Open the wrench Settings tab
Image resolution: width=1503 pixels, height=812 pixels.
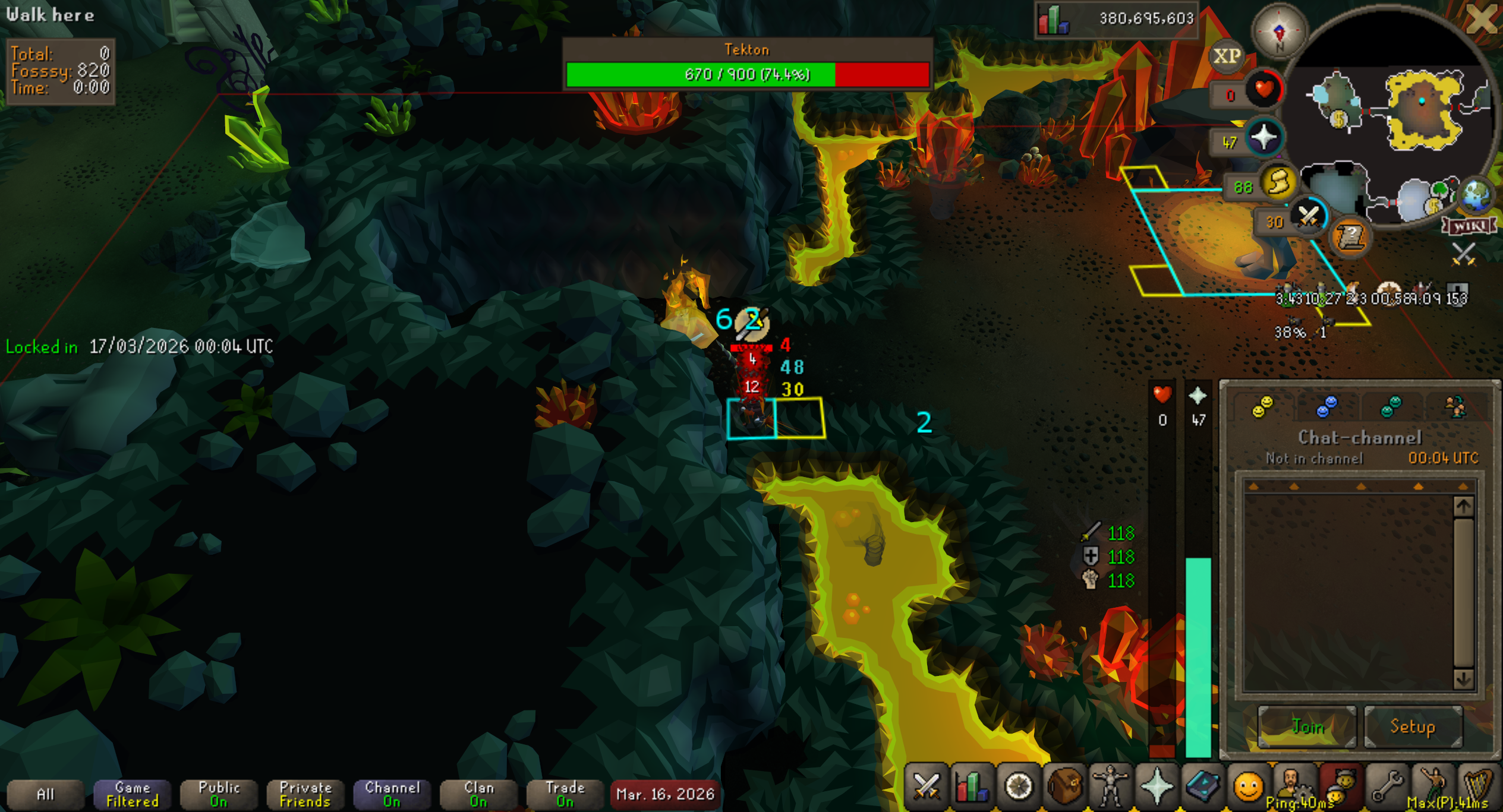click(1386, 787)
